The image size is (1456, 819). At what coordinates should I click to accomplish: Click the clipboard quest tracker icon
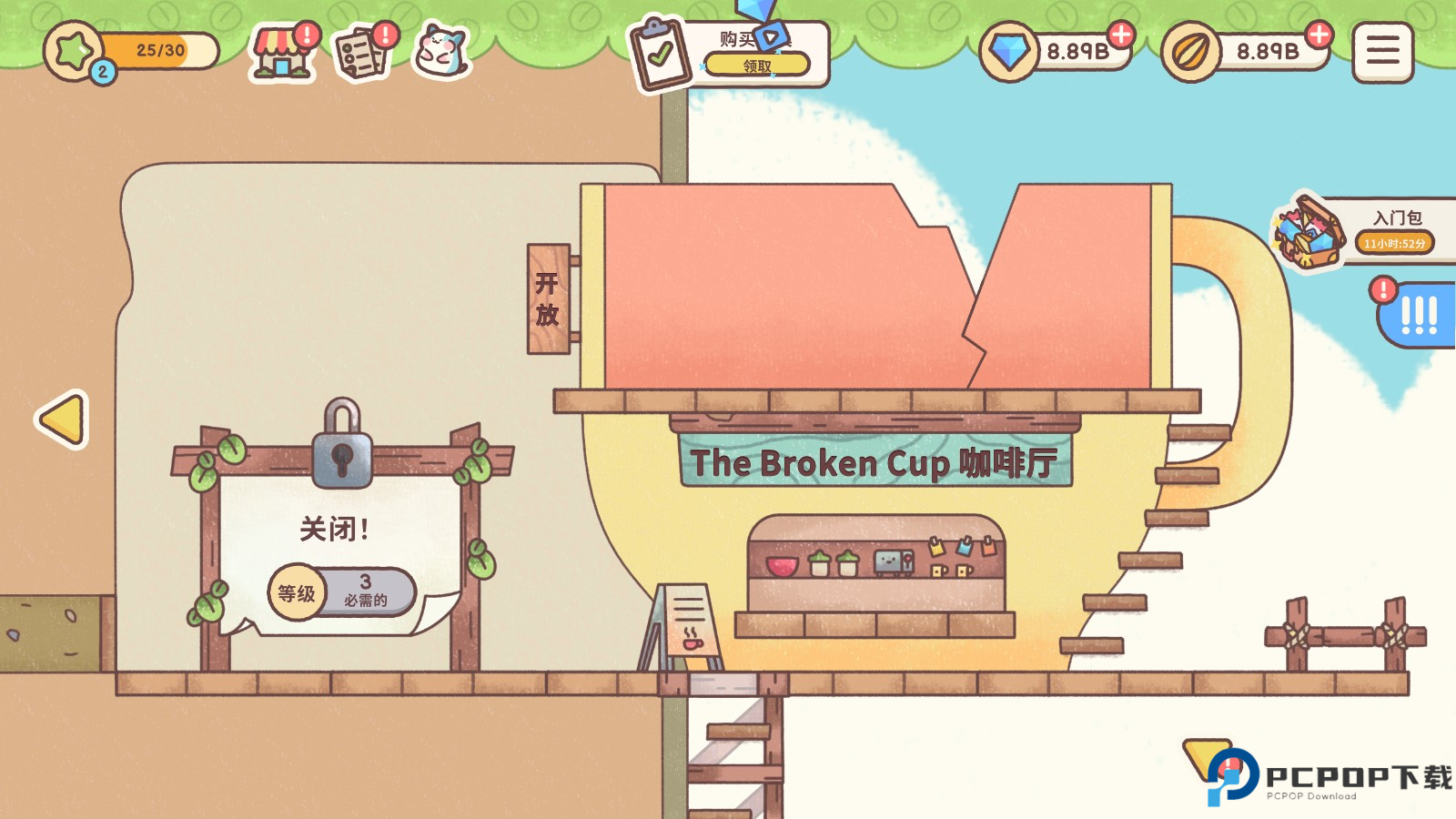click(662, 55)
